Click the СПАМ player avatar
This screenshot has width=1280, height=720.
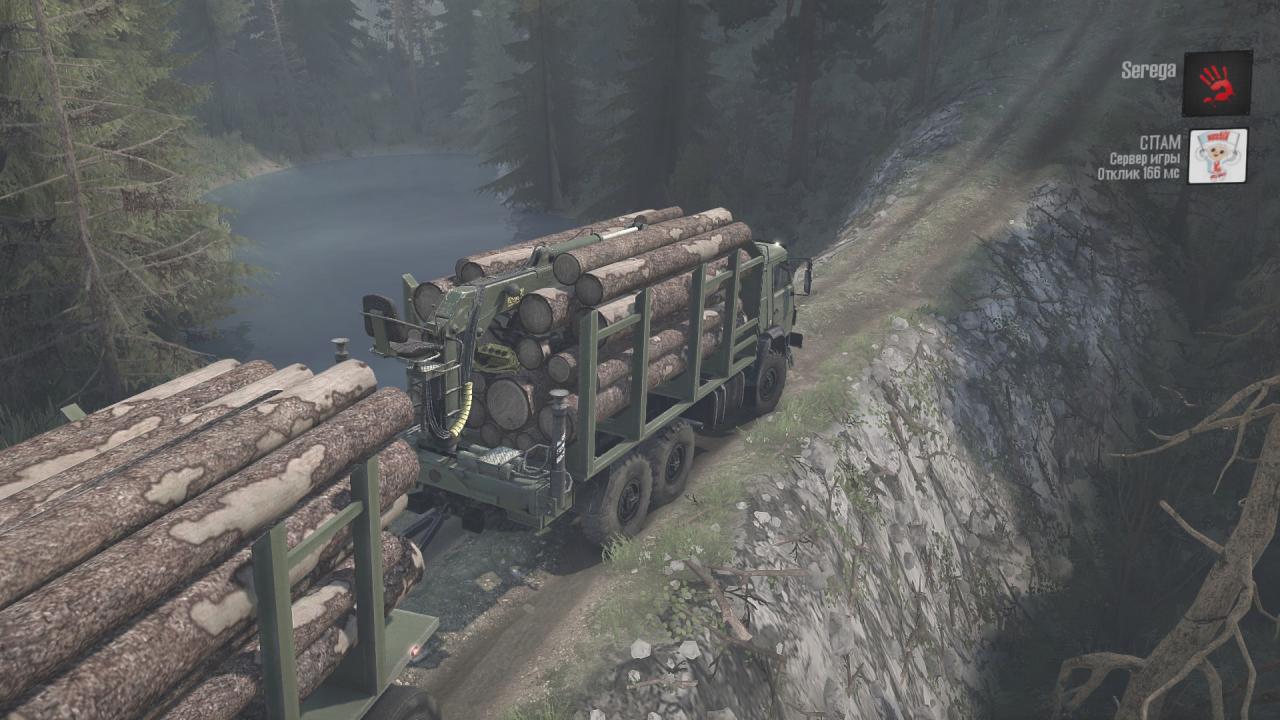(x=1217, y=156)
